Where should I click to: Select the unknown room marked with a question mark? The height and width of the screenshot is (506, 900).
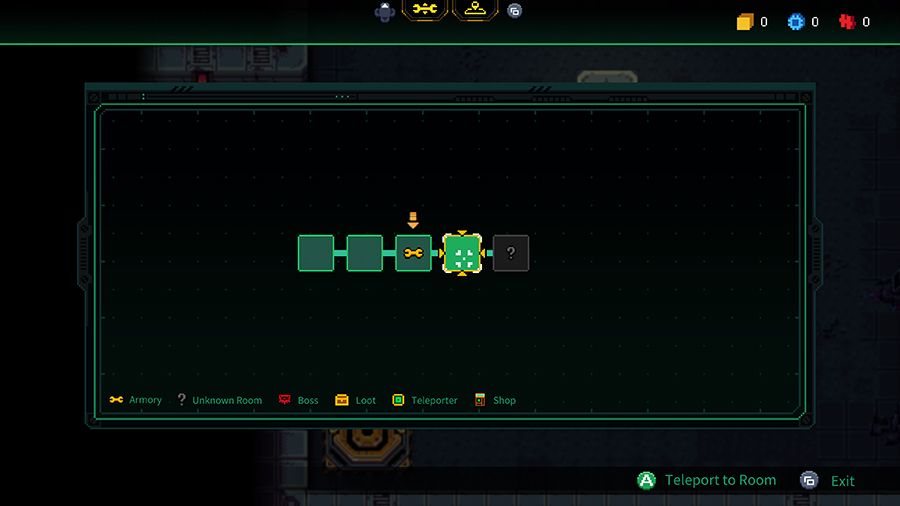tap(511, 253)
